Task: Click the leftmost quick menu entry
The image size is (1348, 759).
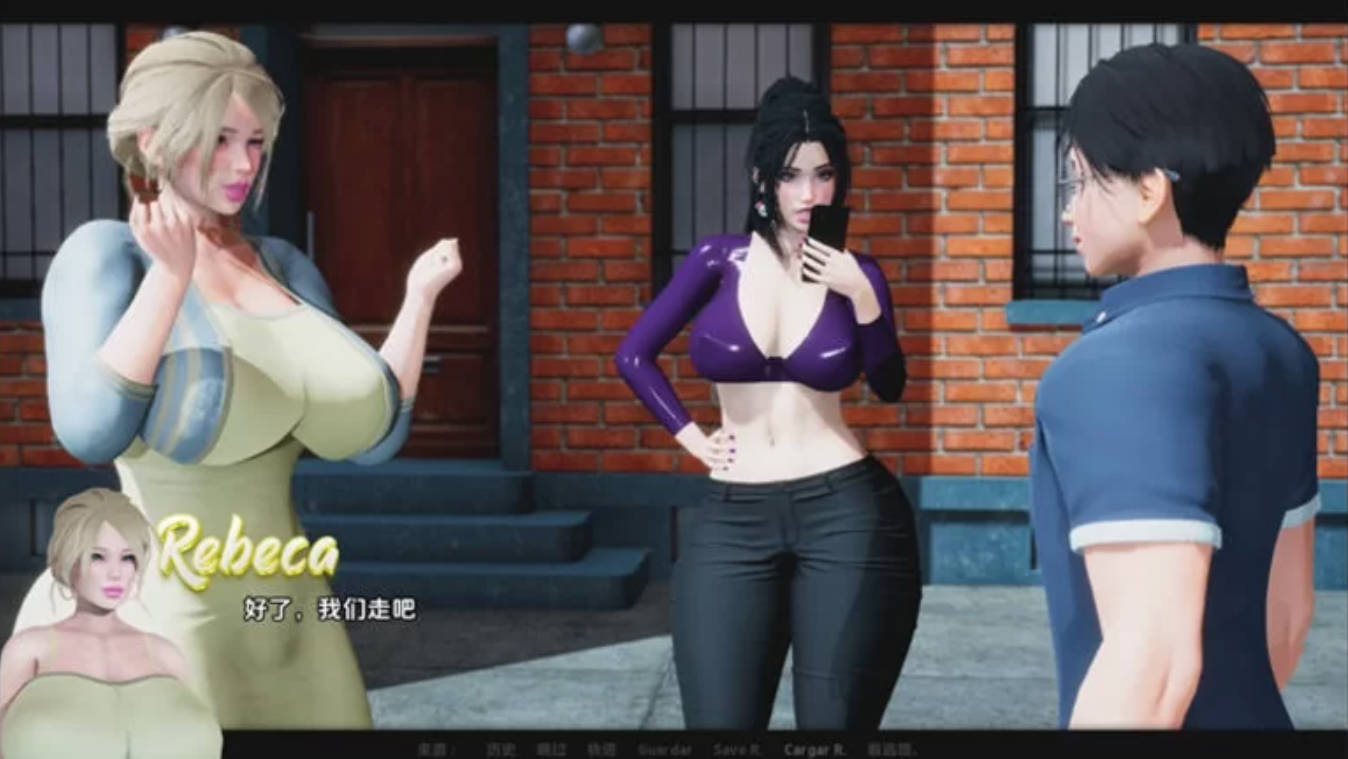Action: 436,749
